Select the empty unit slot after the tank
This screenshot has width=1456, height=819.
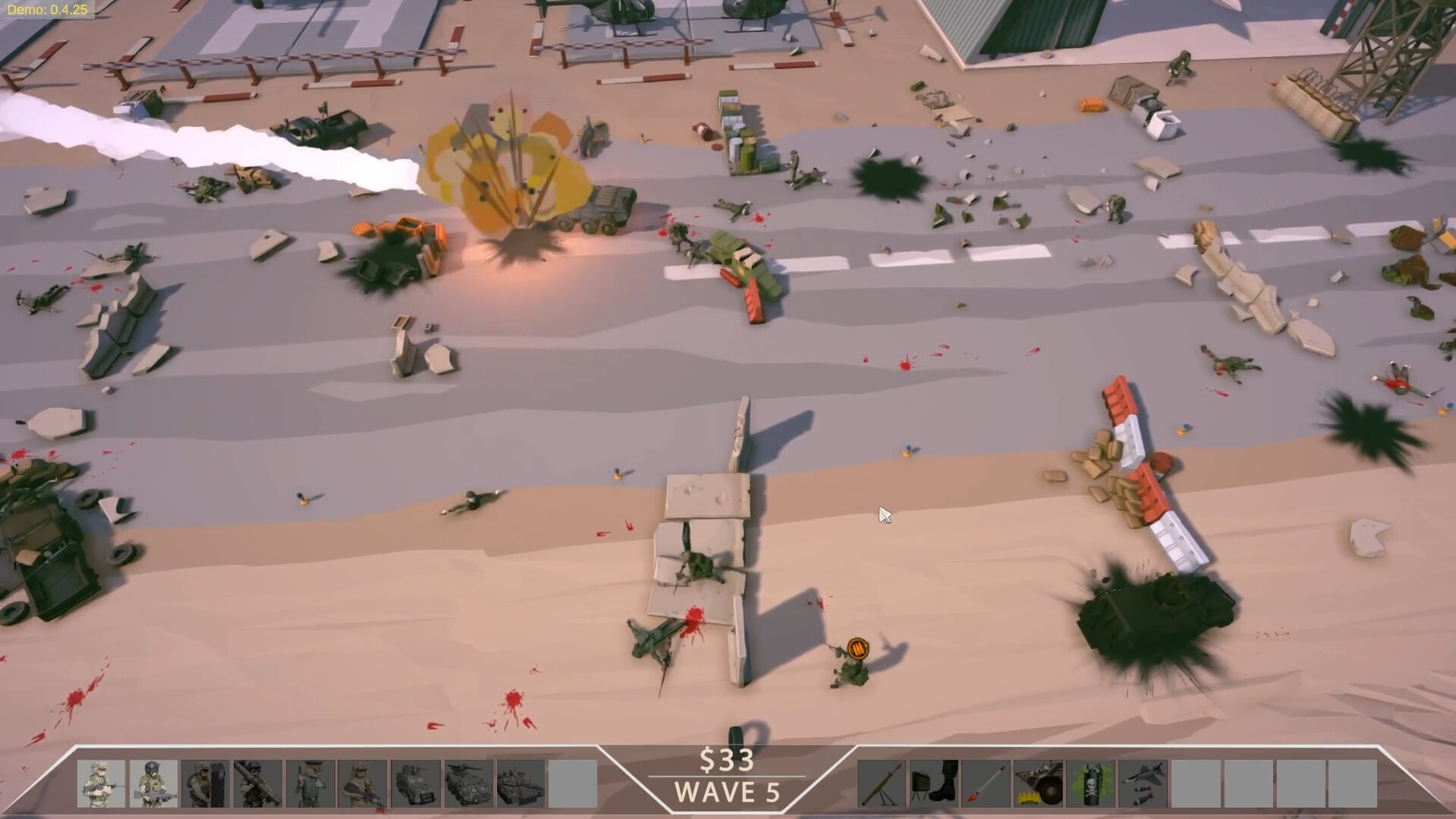pyautogui.click(x=574, y=784)
